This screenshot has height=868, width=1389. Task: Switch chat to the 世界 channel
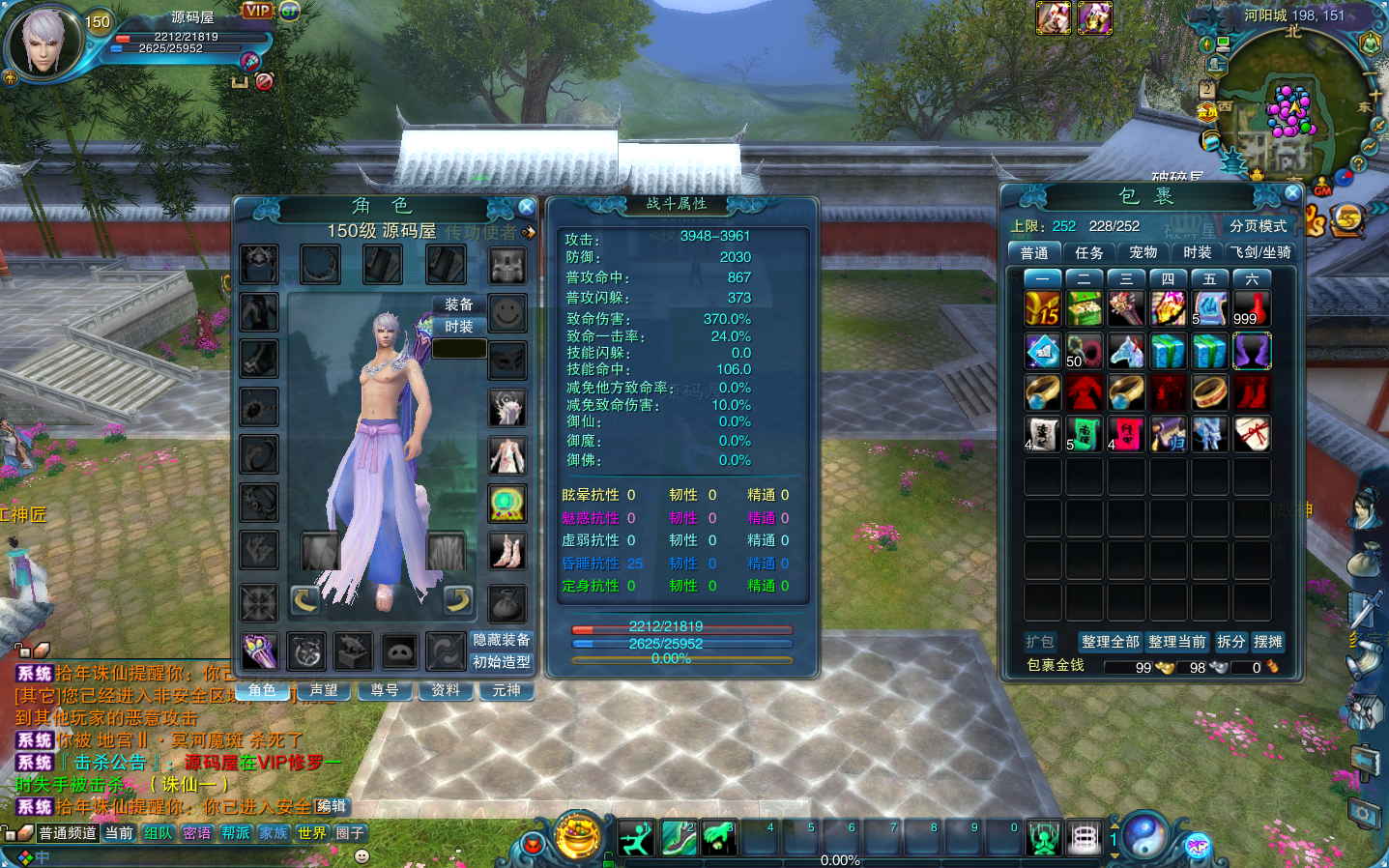coord(311,833)
